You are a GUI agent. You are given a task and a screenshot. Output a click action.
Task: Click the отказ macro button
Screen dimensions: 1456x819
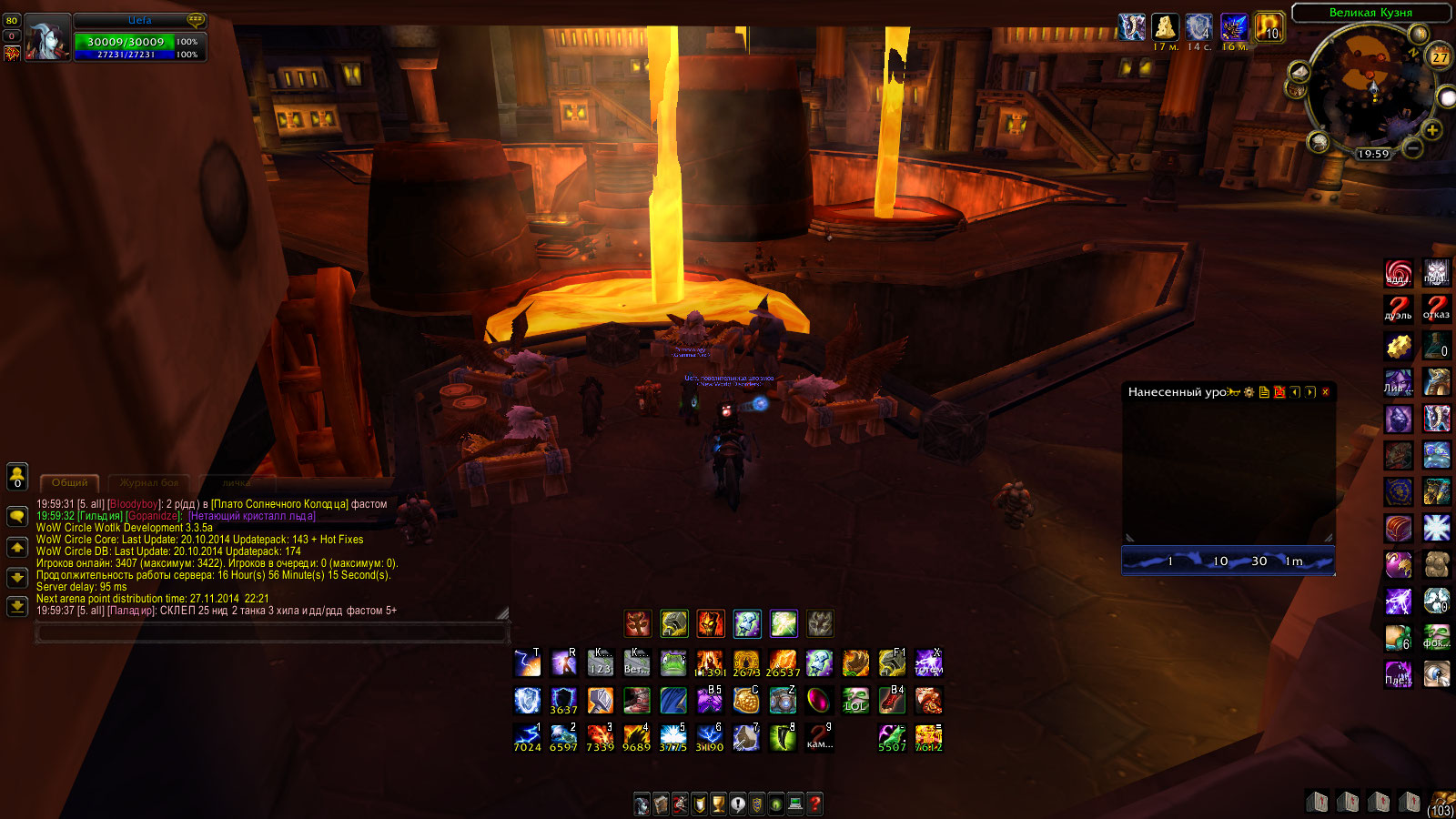1436,308
